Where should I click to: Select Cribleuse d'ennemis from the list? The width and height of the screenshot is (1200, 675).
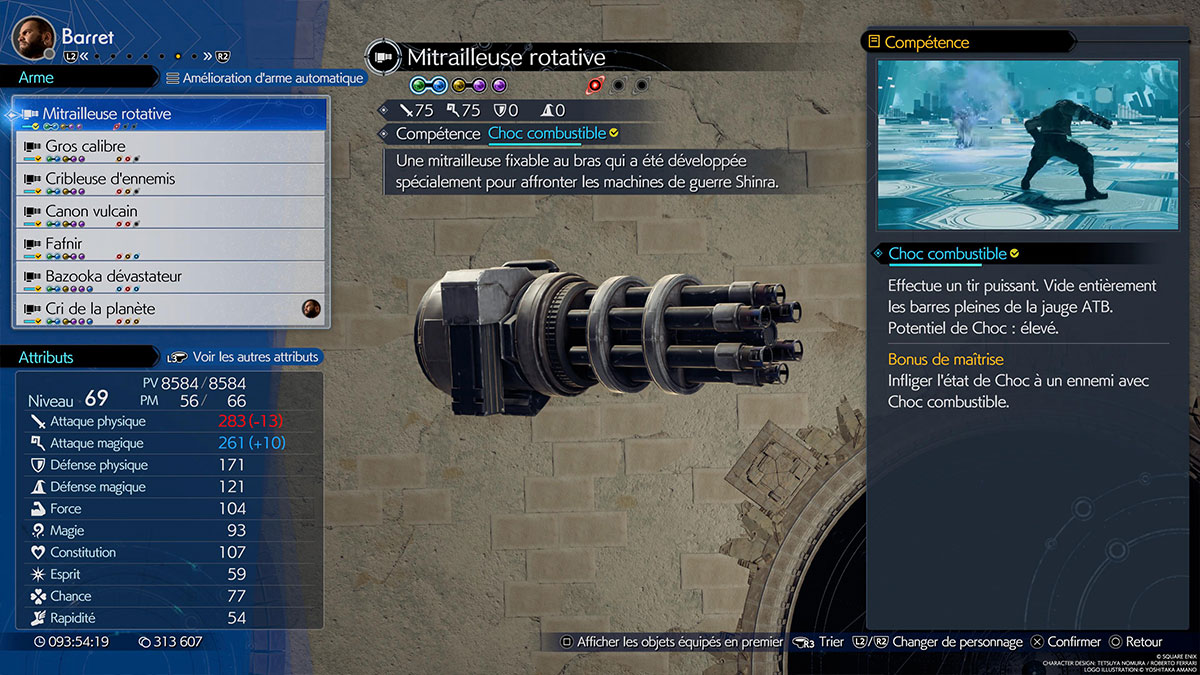(170, 179)
